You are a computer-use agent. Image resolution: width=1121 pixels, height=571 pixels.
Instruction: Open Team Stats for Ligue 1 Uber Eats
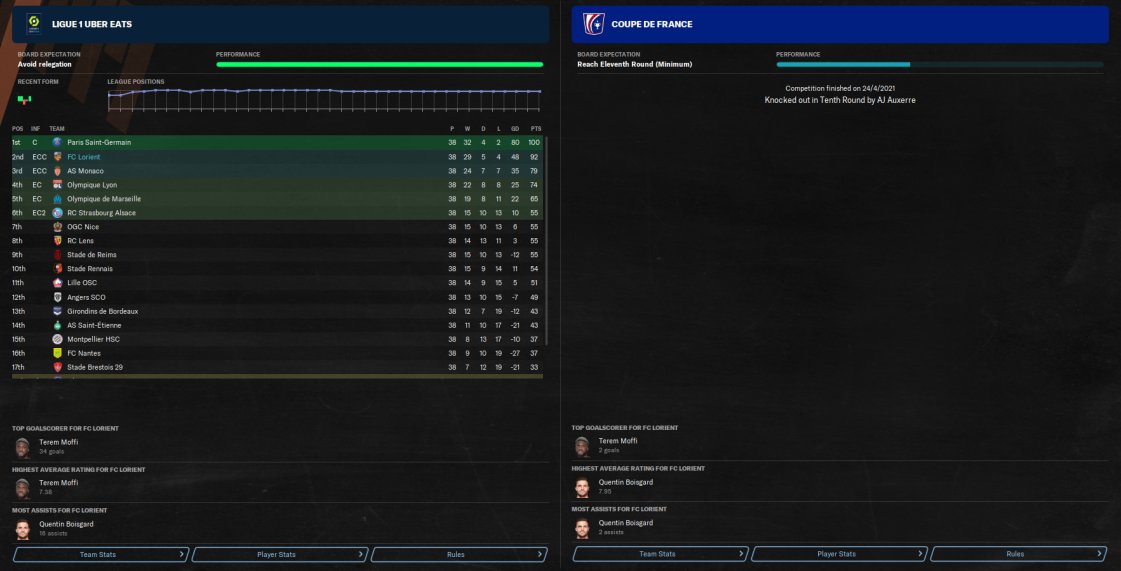coord(100,553)
